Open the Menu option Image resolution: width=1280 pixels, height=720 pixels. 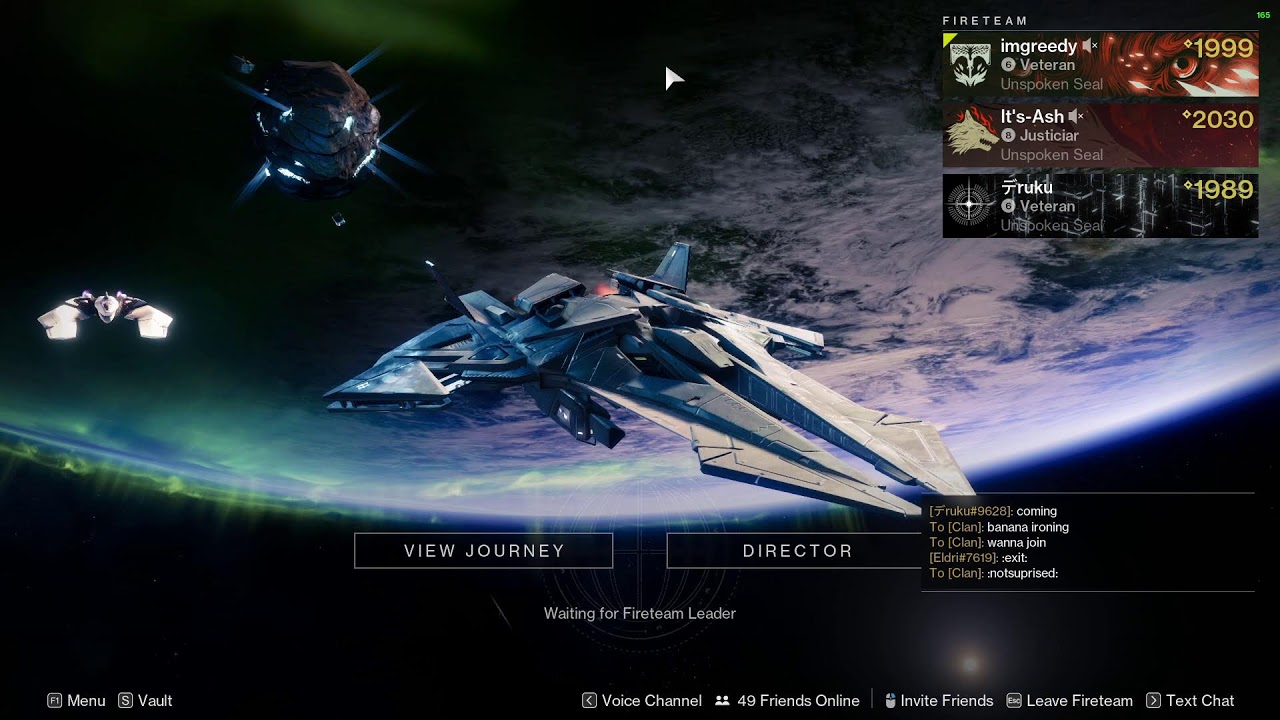(76, 701)
